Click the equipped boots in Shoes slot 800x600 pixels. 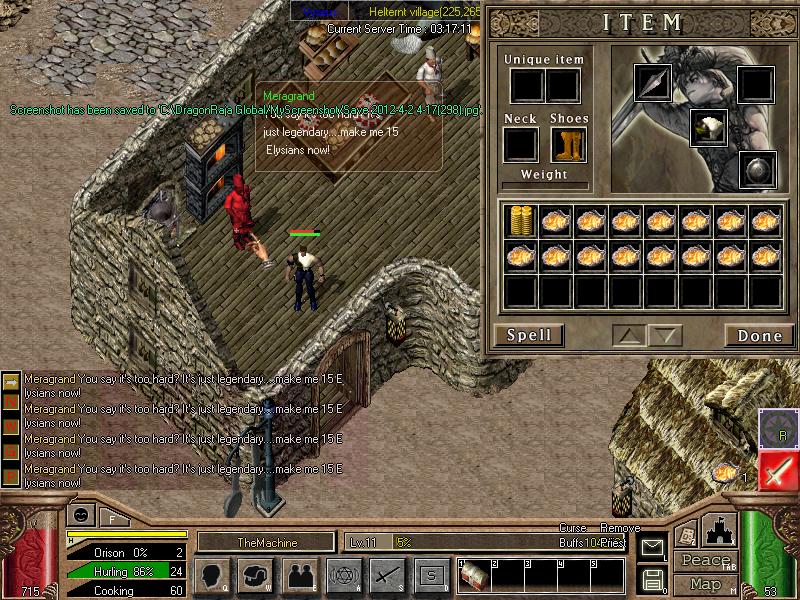[567, 145]
